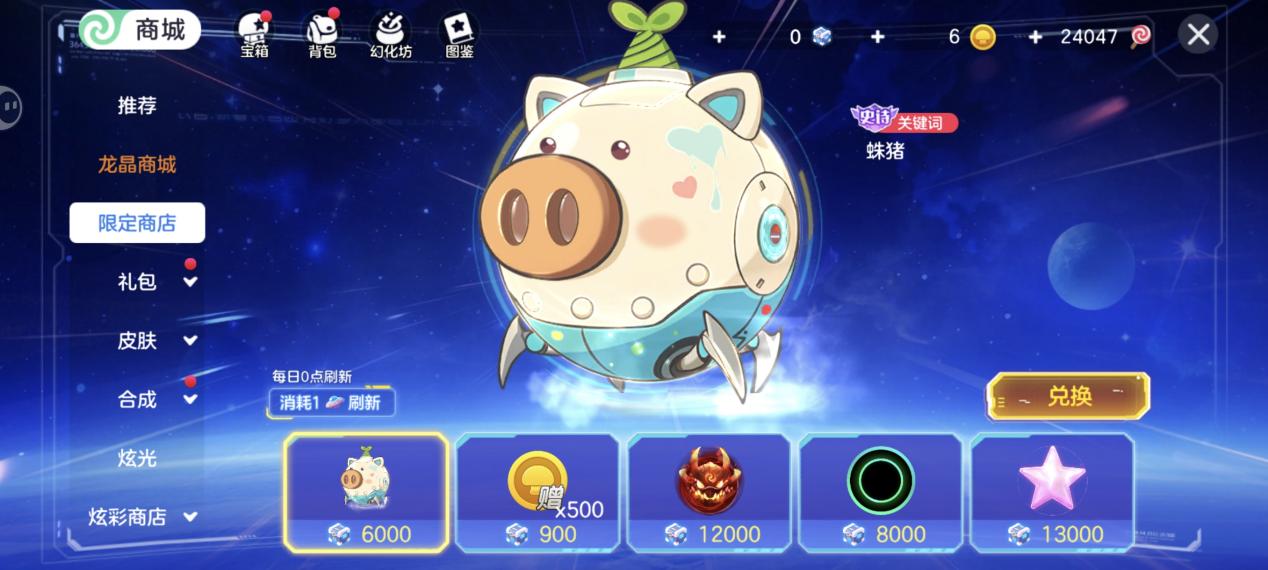Open the 宝箱 treasure chest icon
1268x570 pixels.
[254, 34]
